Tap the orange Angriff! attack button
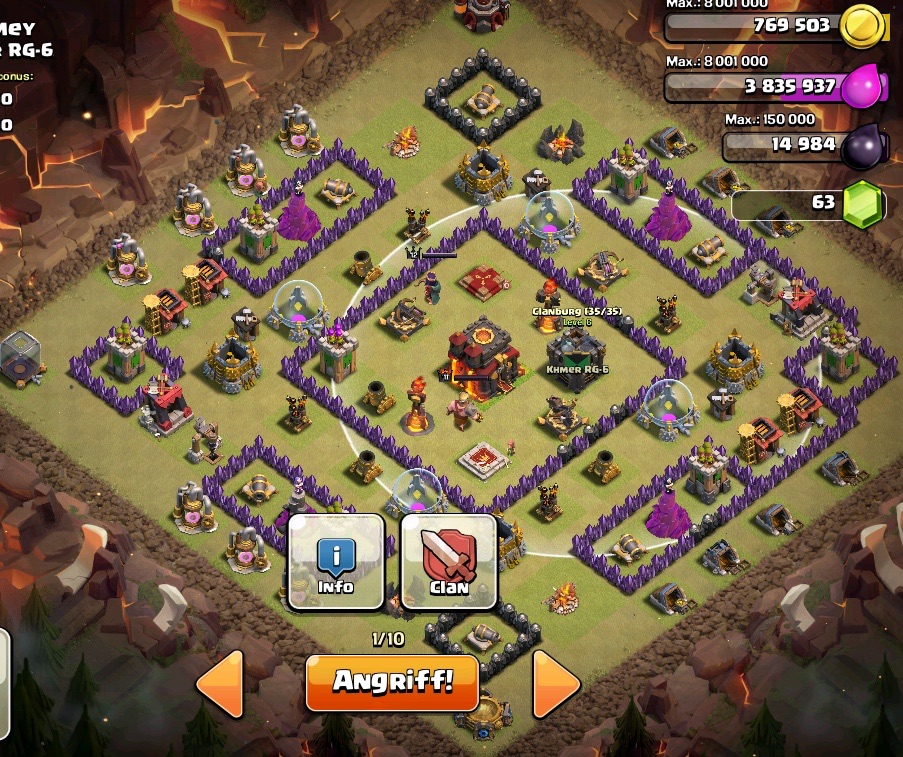This screenshot has width=903, height=757. [x=392, y=683]
